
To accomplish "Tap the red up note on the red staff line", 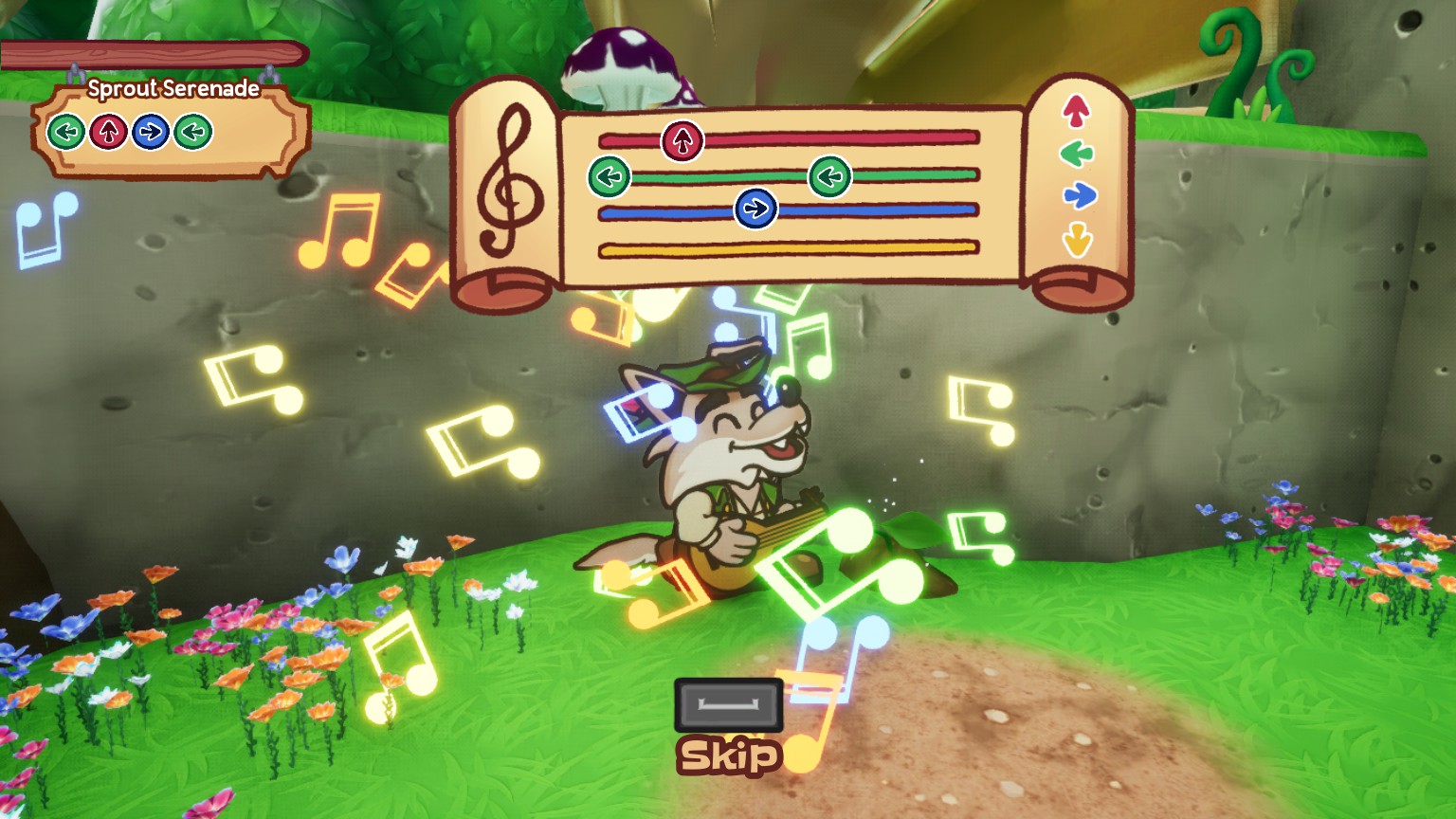I will (682, 141).
